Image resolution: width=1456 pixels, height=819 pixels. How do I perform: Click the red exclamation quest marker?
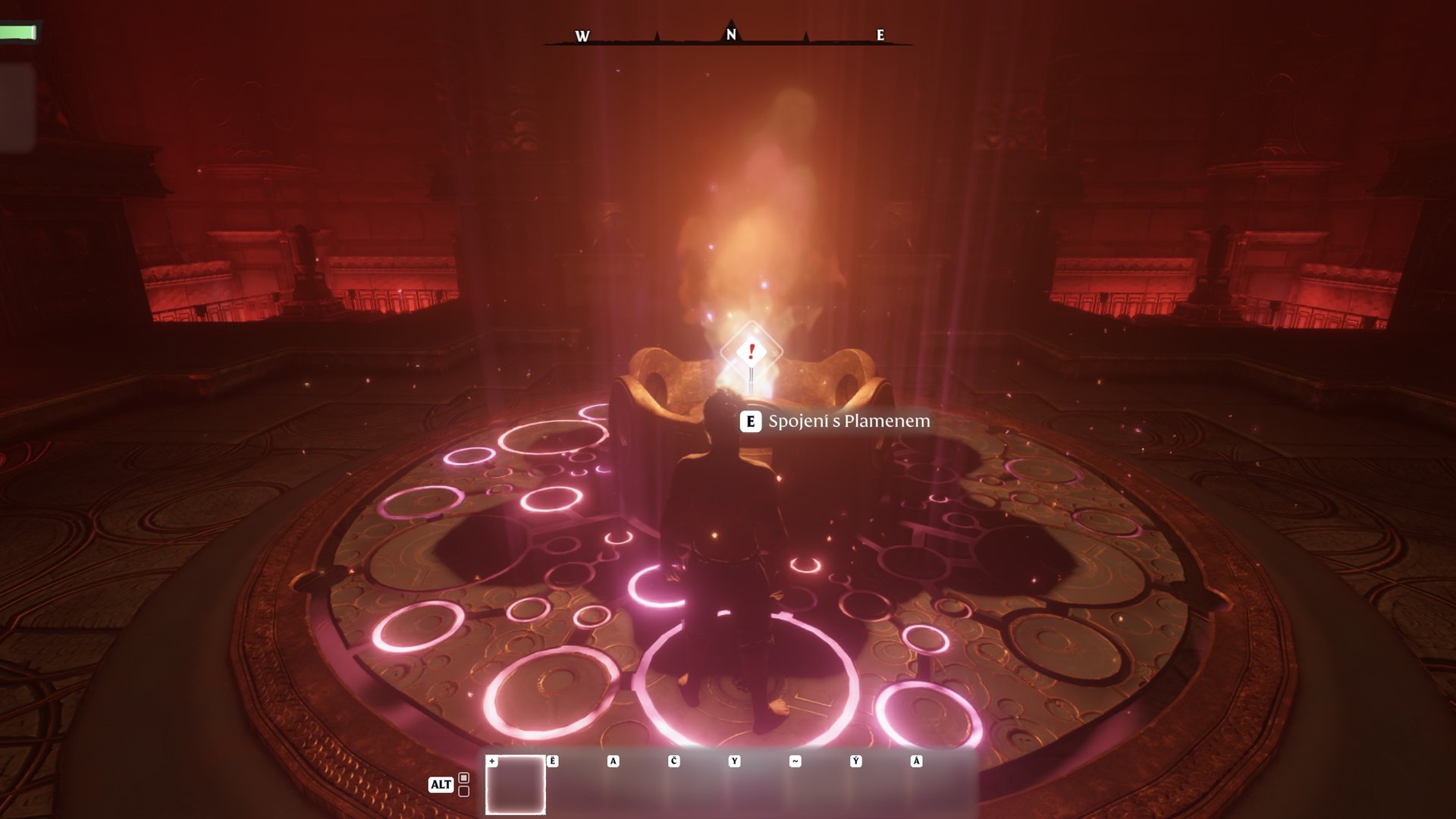click(x=750, y=350)
